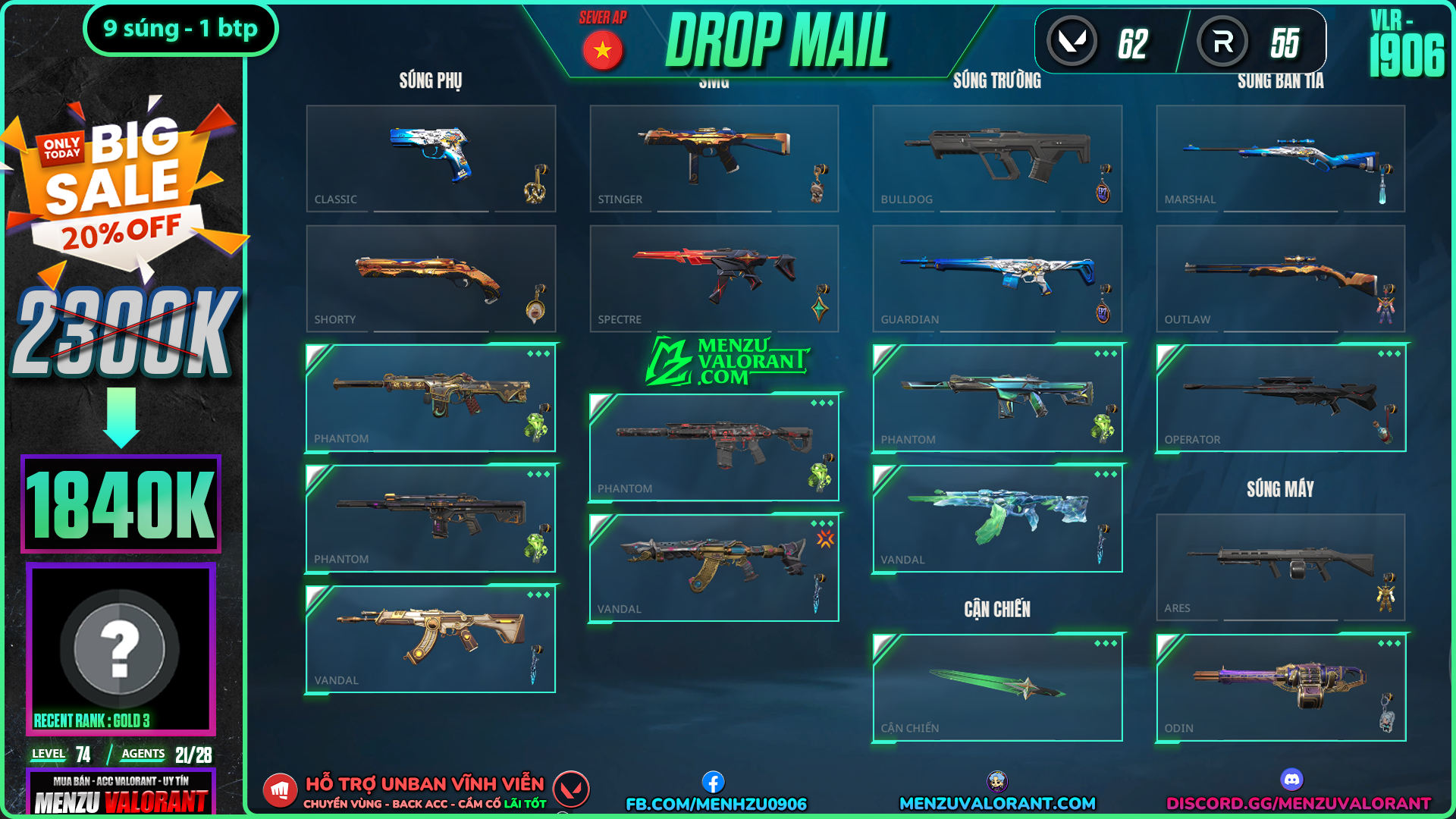Open the Ares machine gun card
The height and width of the screenshot is (819, 1456).
[1280, 567]
